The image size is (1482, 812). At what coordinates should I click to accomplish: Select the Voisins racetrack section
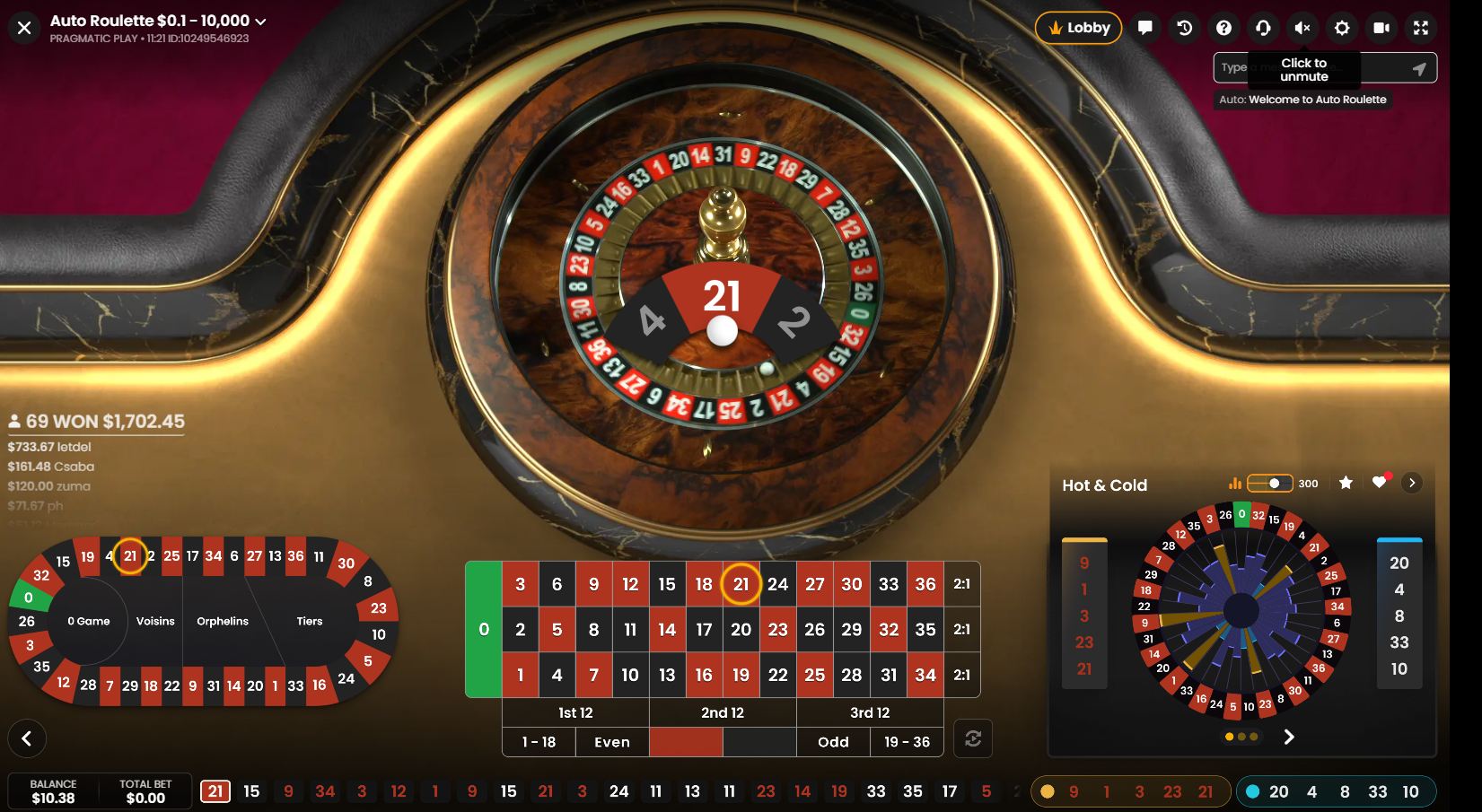pos(154,620)
